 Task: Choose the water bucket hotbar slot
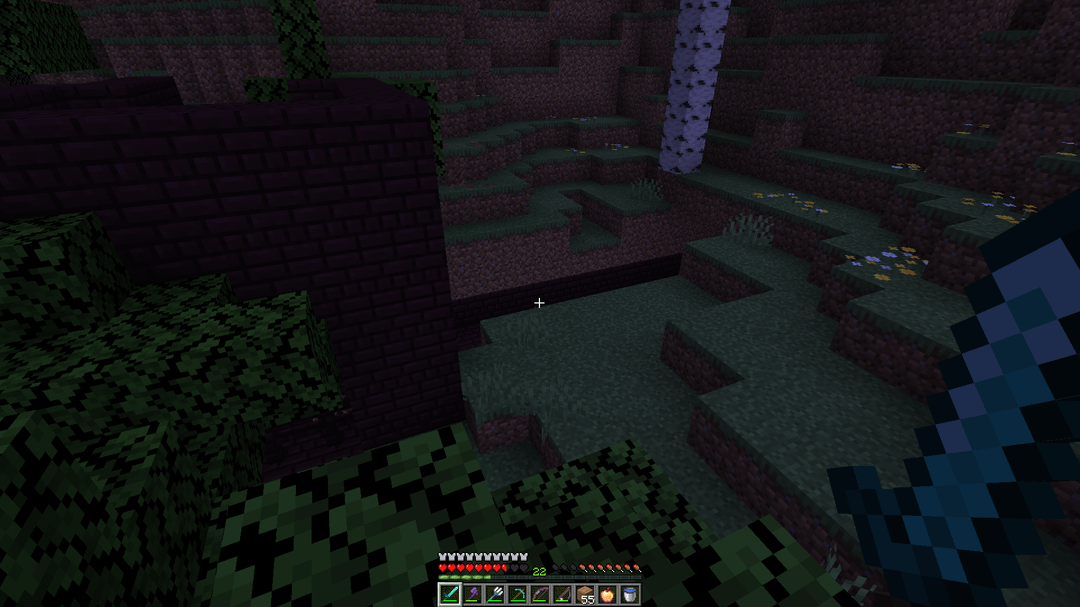click(630, 595)
